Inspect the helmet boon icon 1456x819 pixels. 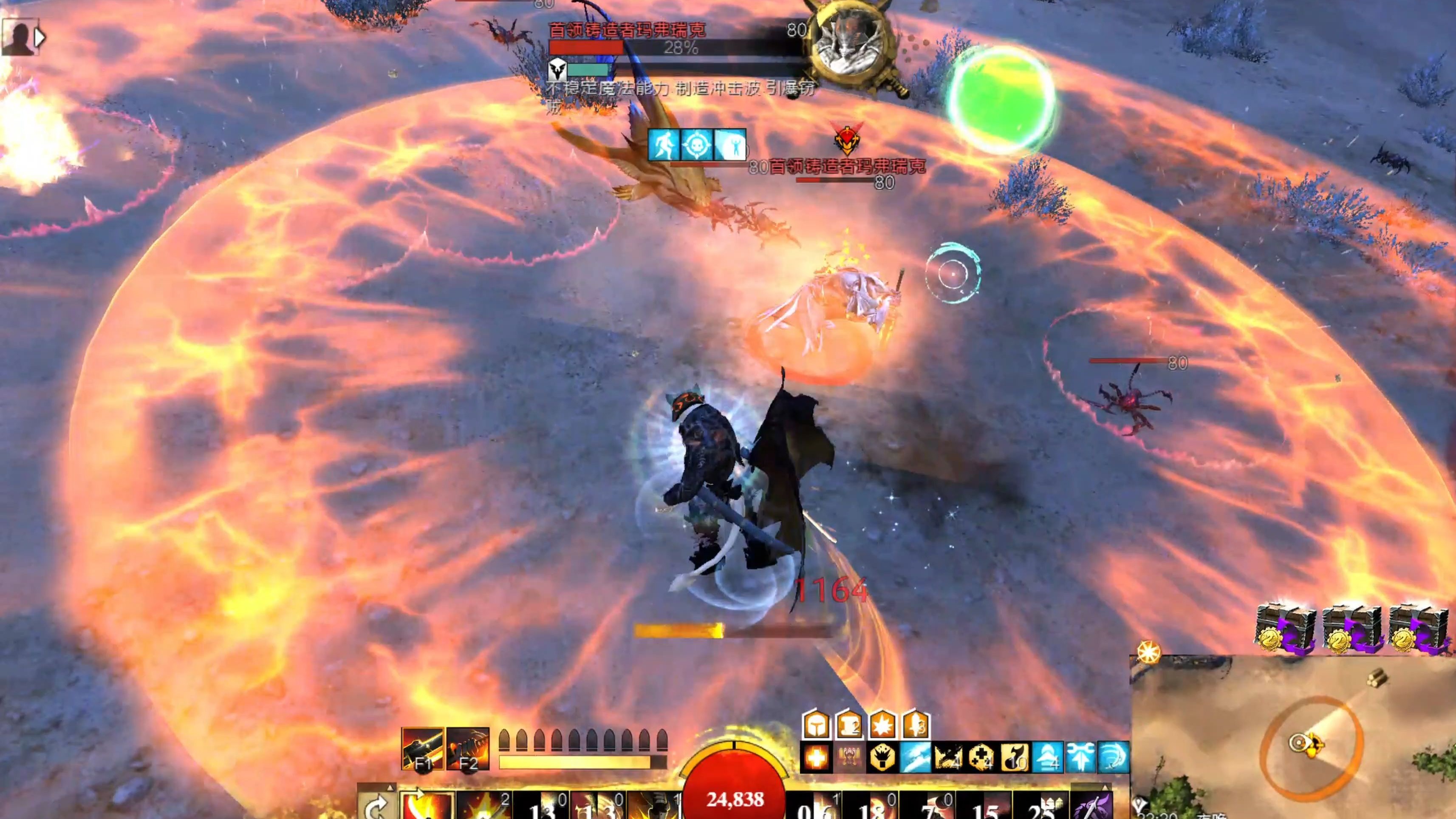point(816,725)
